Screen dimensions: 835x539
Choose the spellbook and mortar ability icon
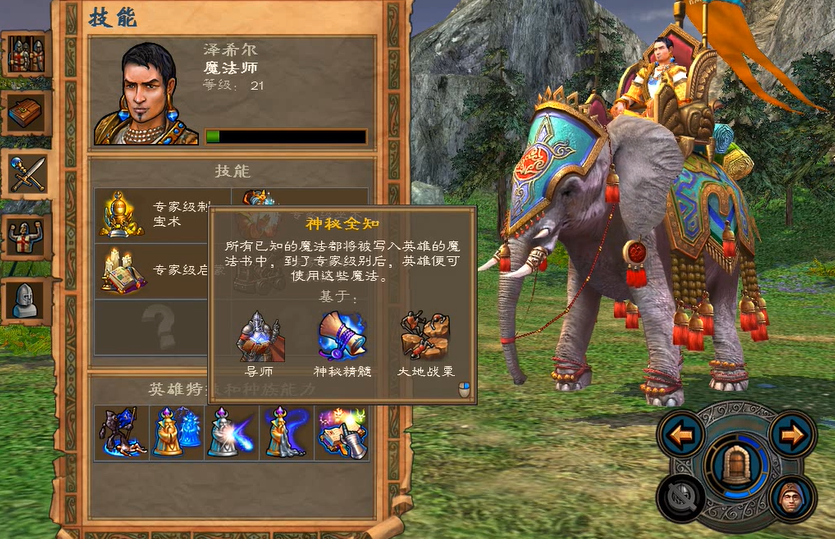pos(342,432)
